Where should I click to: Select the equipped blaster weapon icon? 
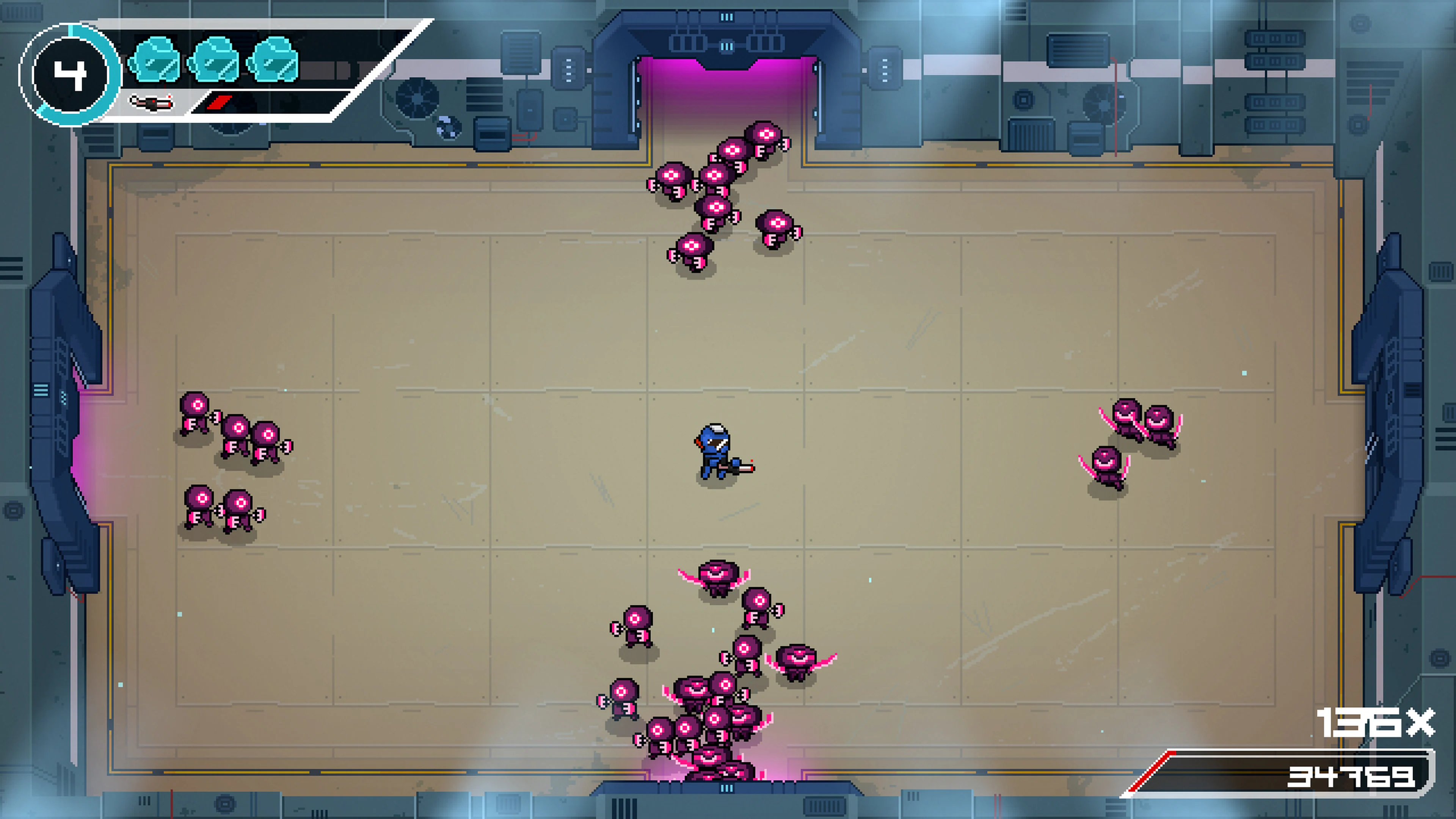click(152, 103)
